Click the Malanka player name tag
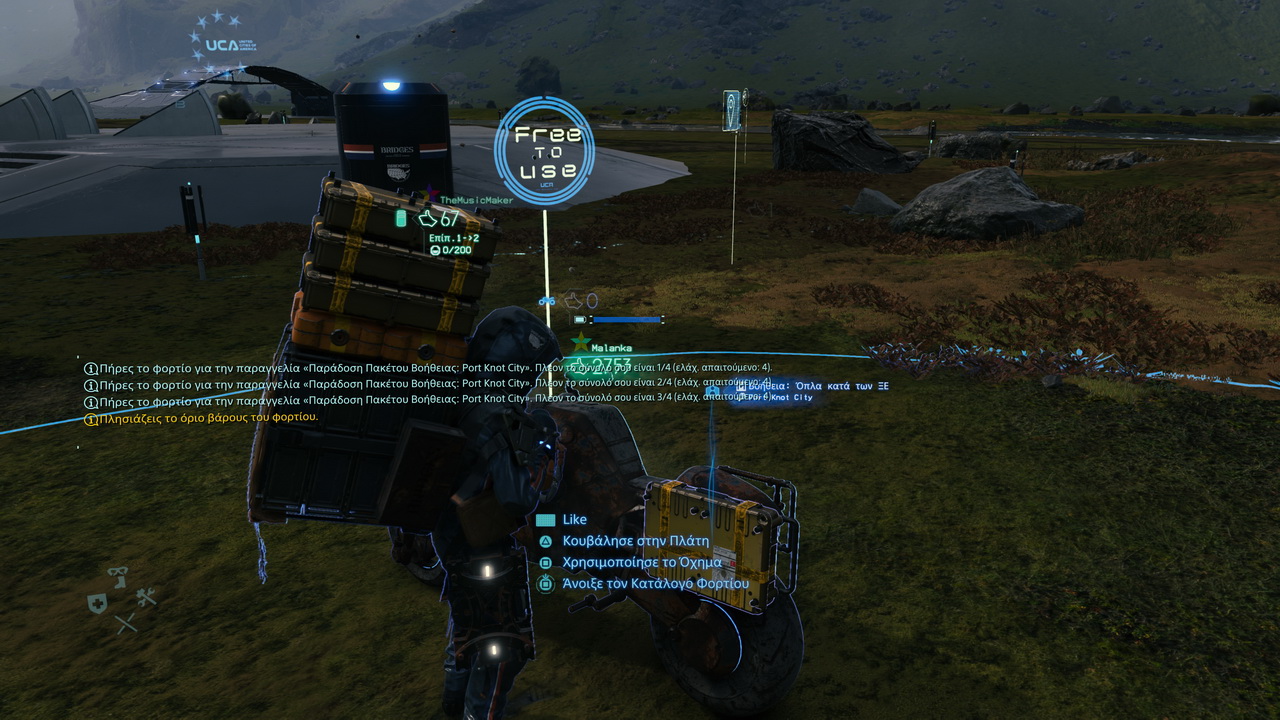Viewport: 1280px width, 720px height. [611, 348]
